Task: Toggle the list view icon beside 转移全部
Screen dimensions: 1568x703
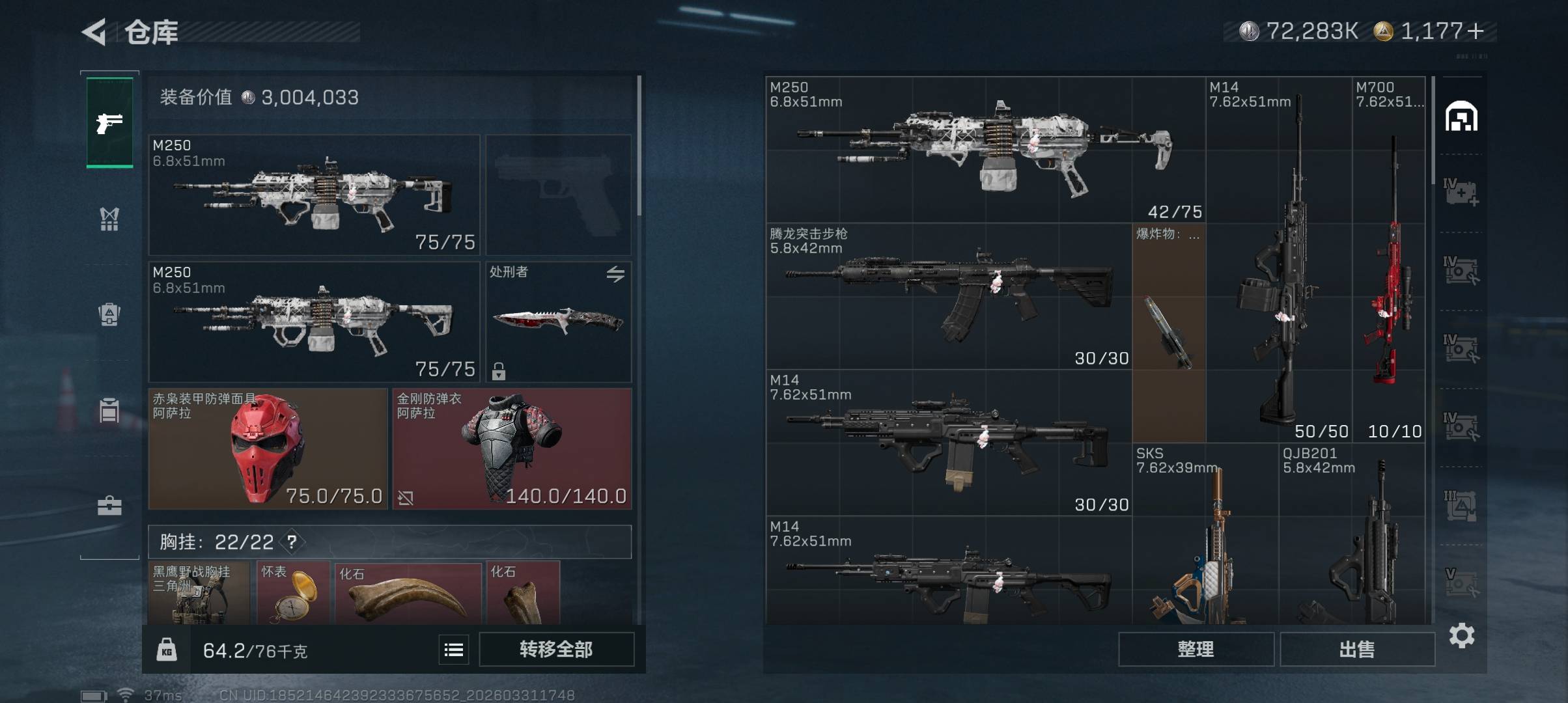Action: [454, 649]
